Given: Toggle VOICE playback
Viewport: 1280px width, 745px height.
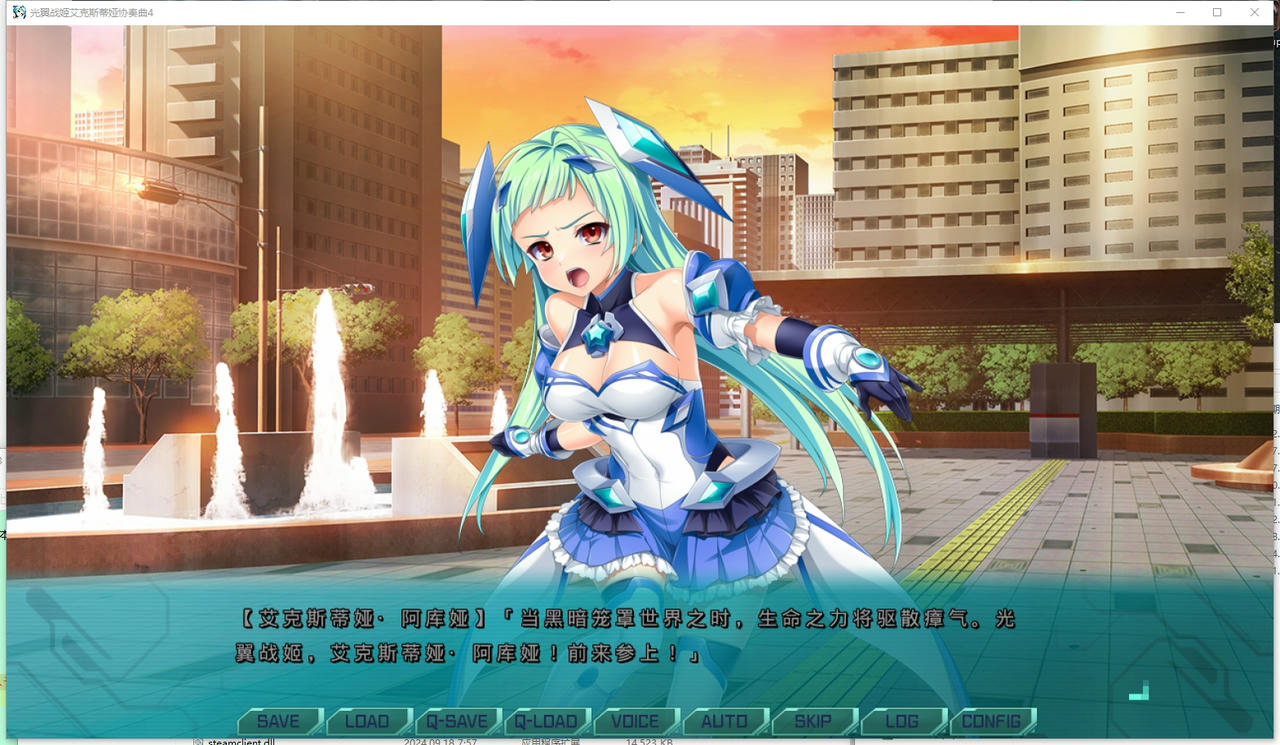Looking at the screenshot, I should [635, 720].
